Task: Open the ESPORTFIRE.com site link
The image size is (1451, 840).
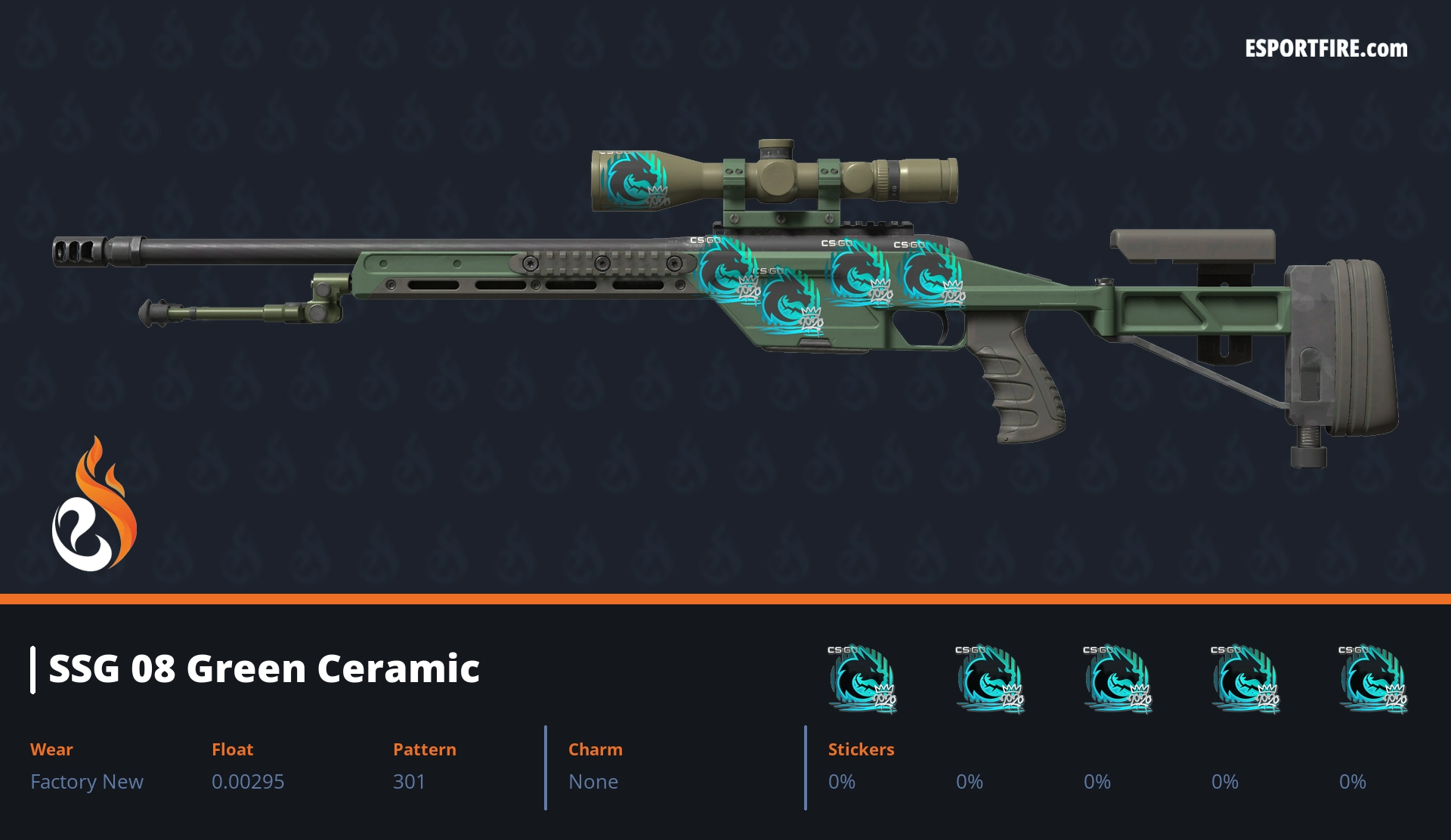Action: (x=1326, y=49)
